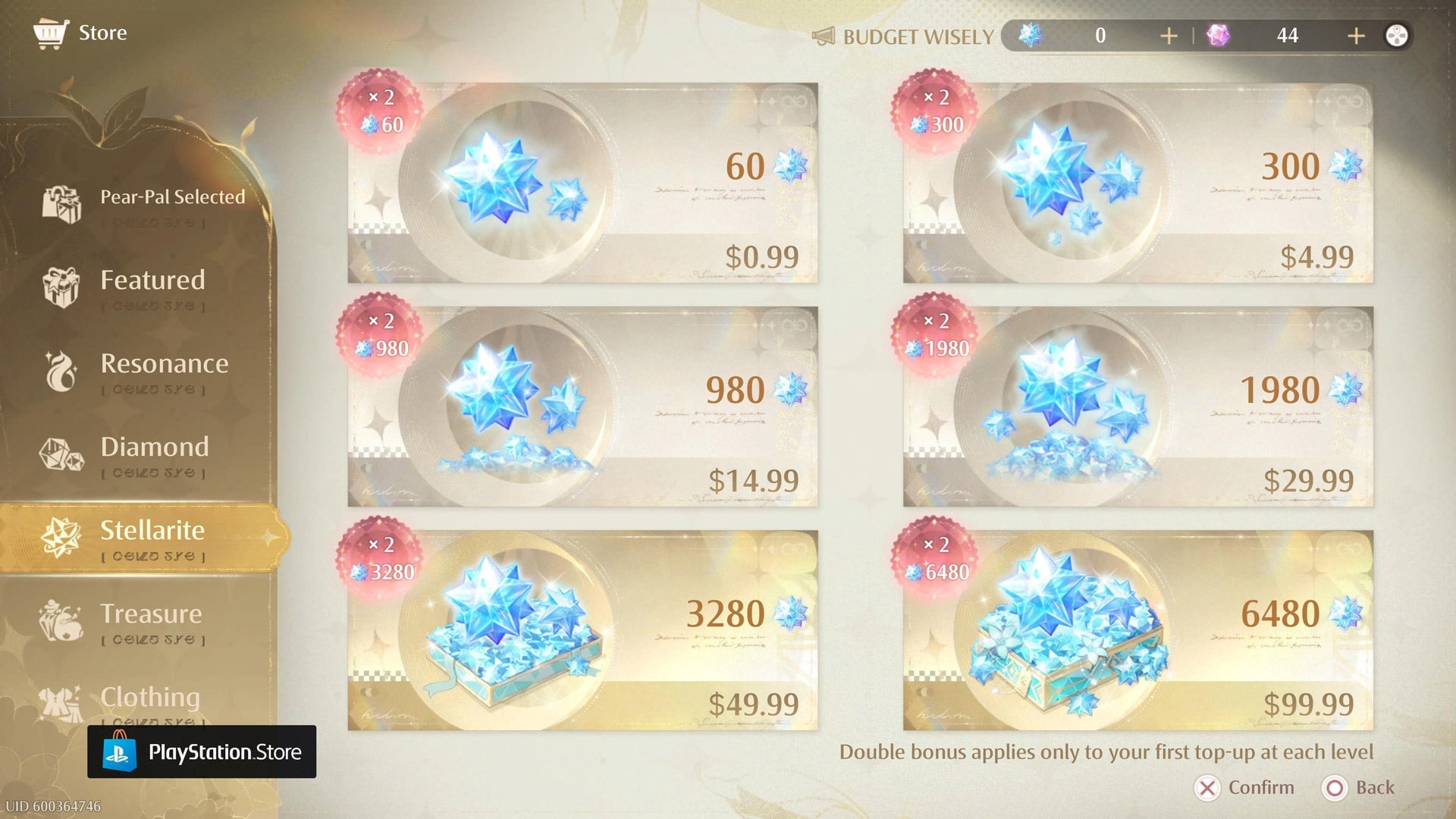Screen dimensions: 1456x819
Task: Click the Resonance flame icon
Action: coord(61,372)
